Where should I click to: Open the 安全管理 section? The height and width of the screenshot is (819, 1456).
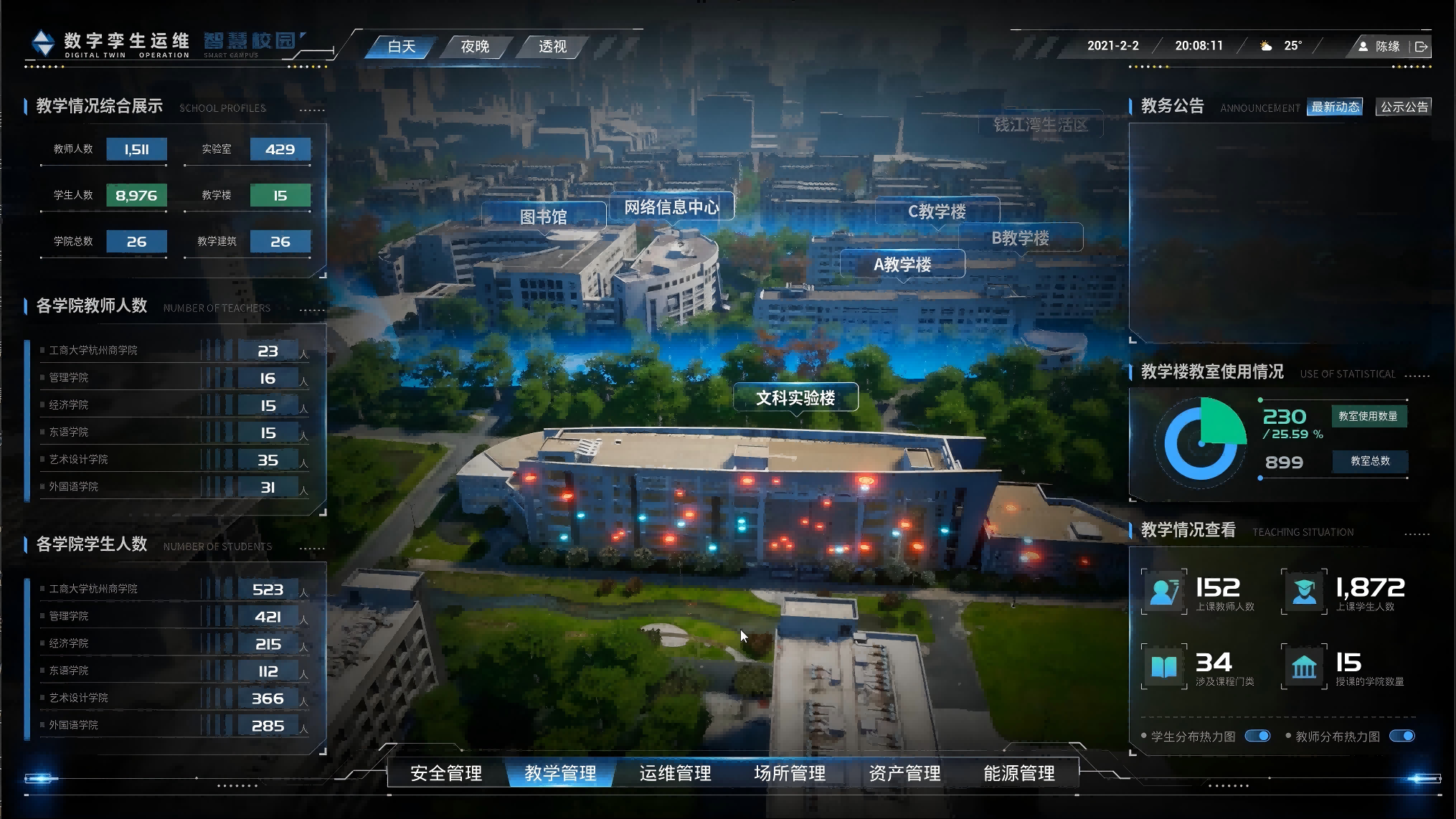446,773
